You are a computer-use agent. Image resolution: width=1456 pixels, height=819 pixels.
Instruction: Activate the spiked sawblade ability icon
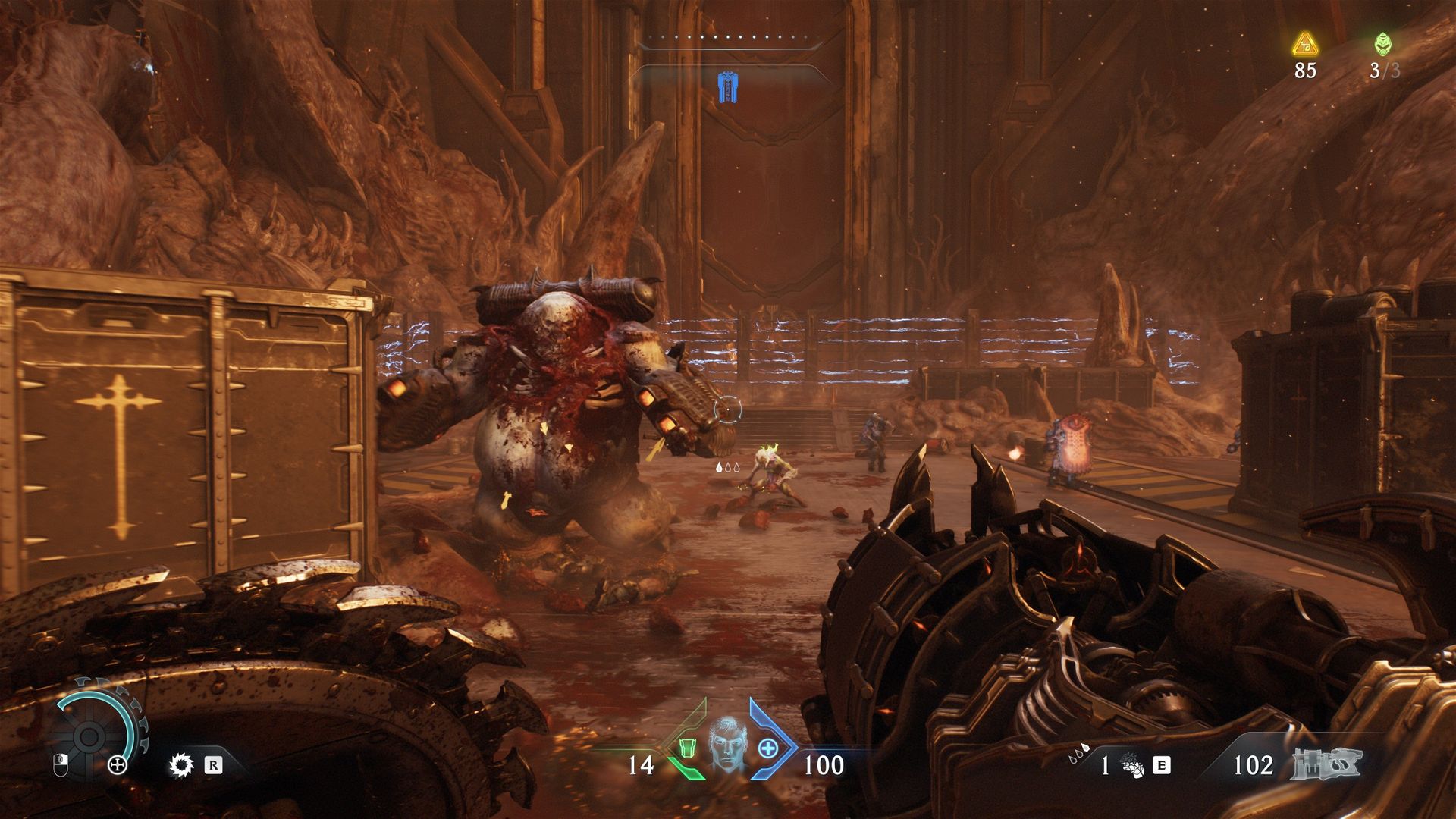[181, 765]
